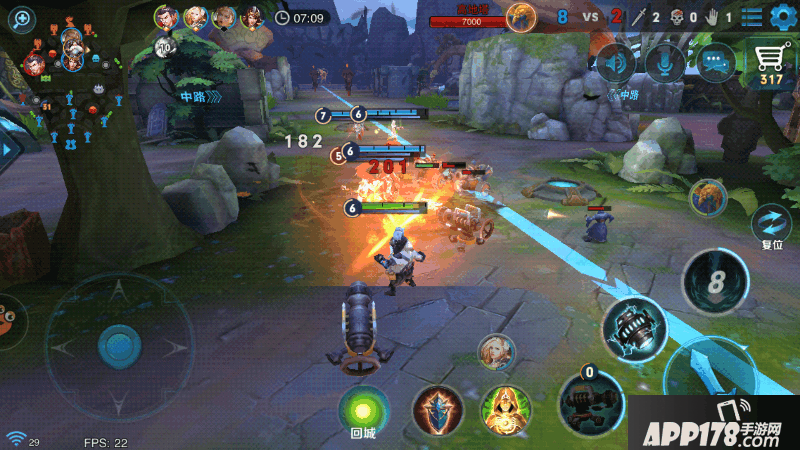Toggle the microphone voice chat
800x450 pixels.
pyautogui.click(x=664, y=63)
